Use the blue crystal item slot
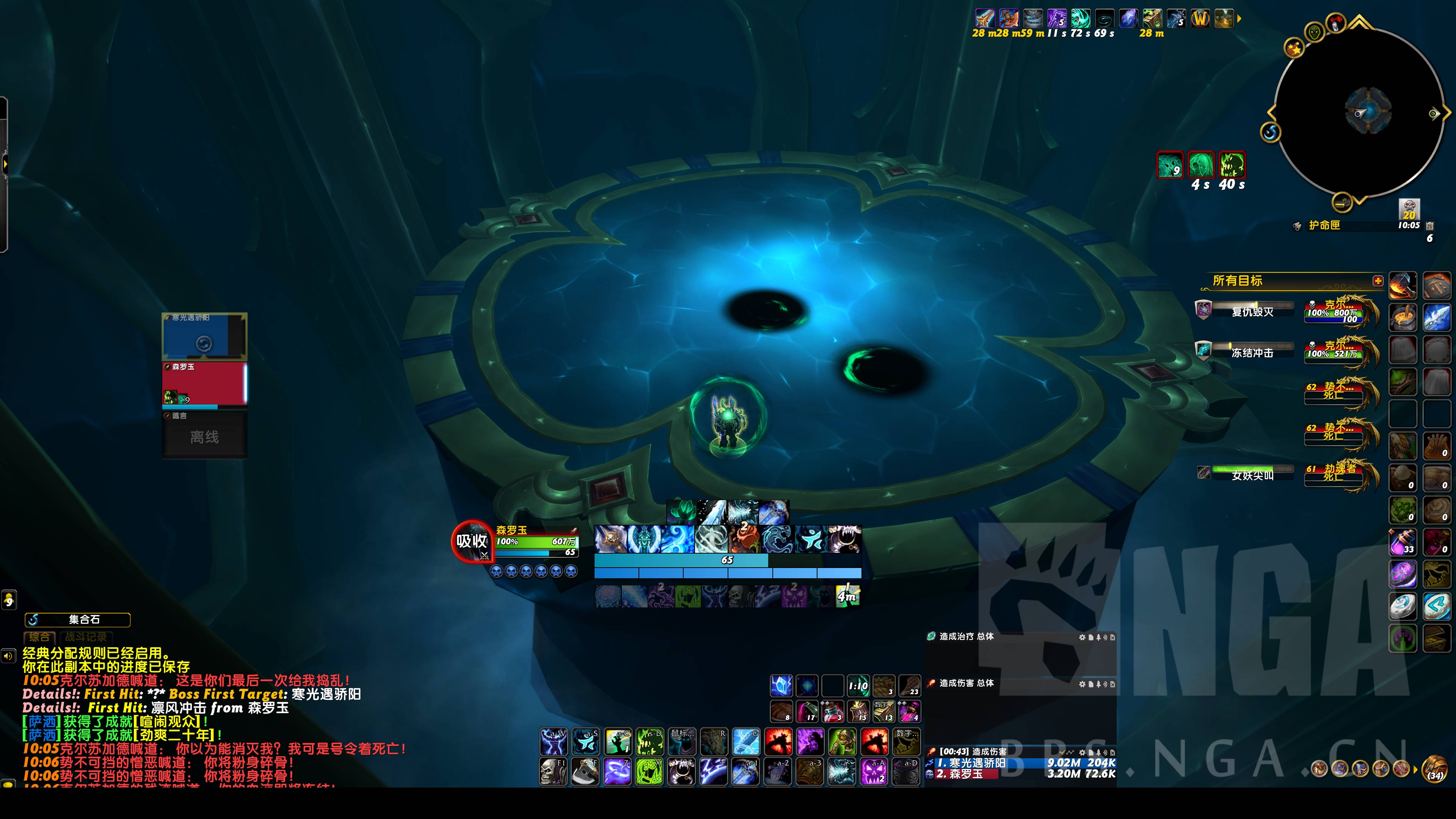The image size is (1456, 819). pyautogui.click(x=781, y=686)
